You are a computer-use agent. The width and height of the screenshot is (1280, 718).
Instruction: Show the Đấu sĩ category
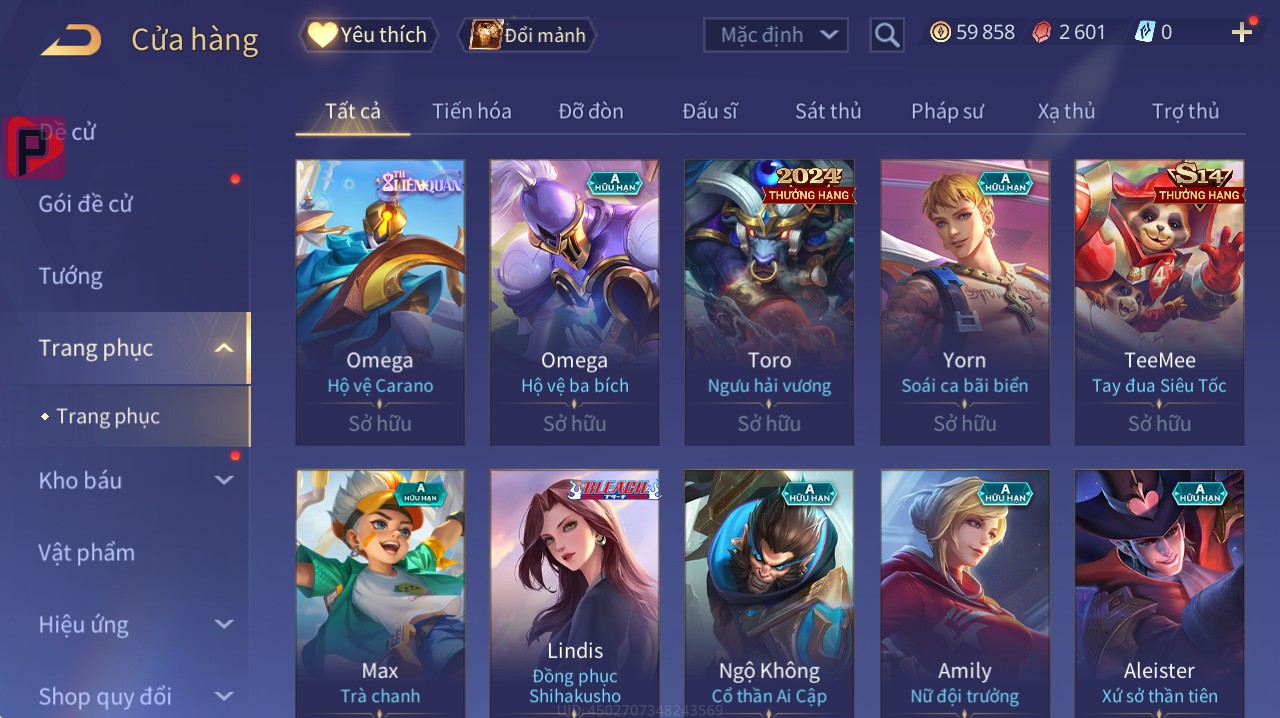coord(710,111)
